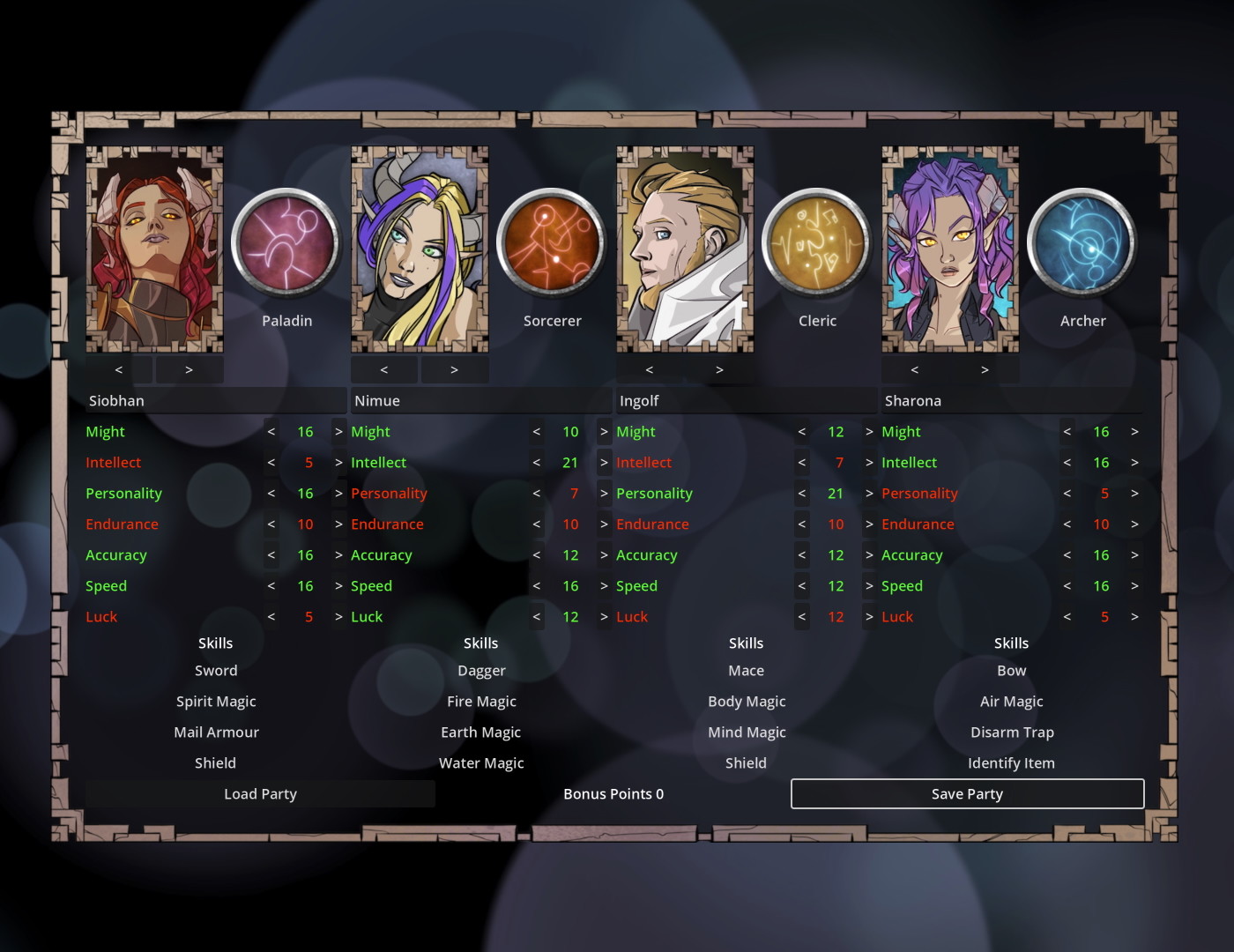Load a saved party
Screen dimensions: 1234x952
click(x=260, y=793)
